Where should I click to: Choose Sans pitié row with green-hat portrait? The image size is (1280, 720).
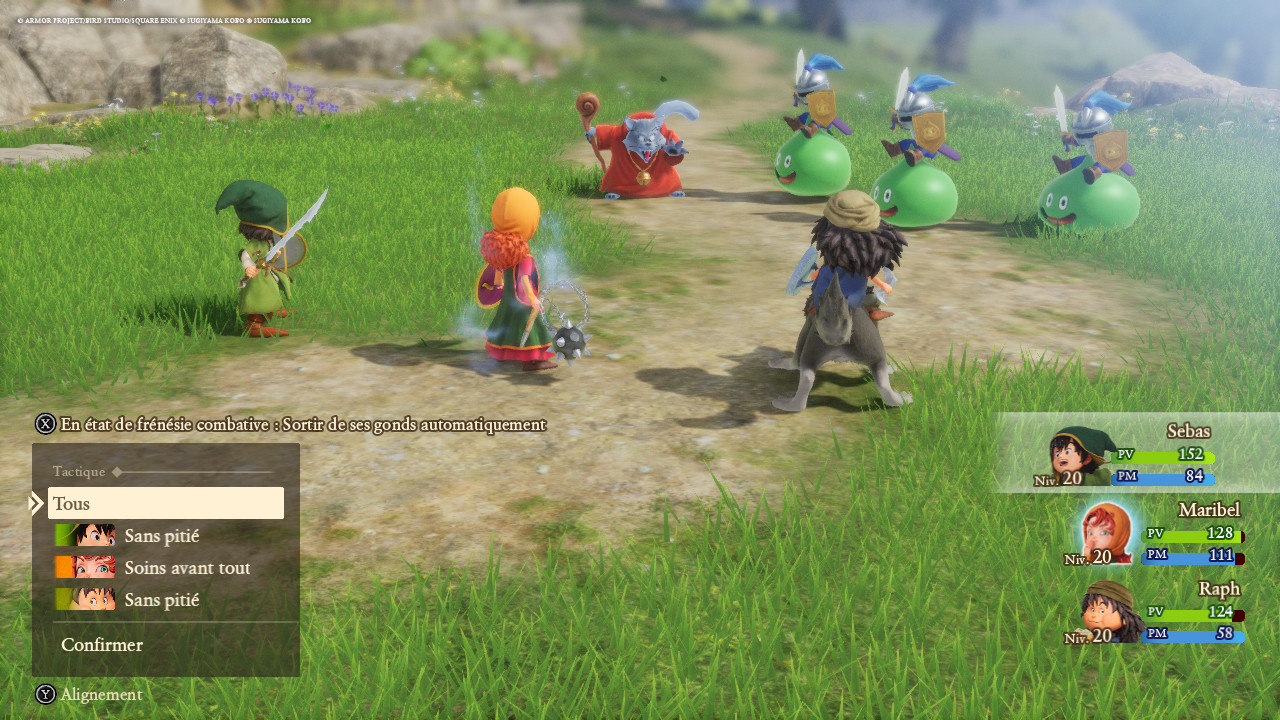pos(162,536)
